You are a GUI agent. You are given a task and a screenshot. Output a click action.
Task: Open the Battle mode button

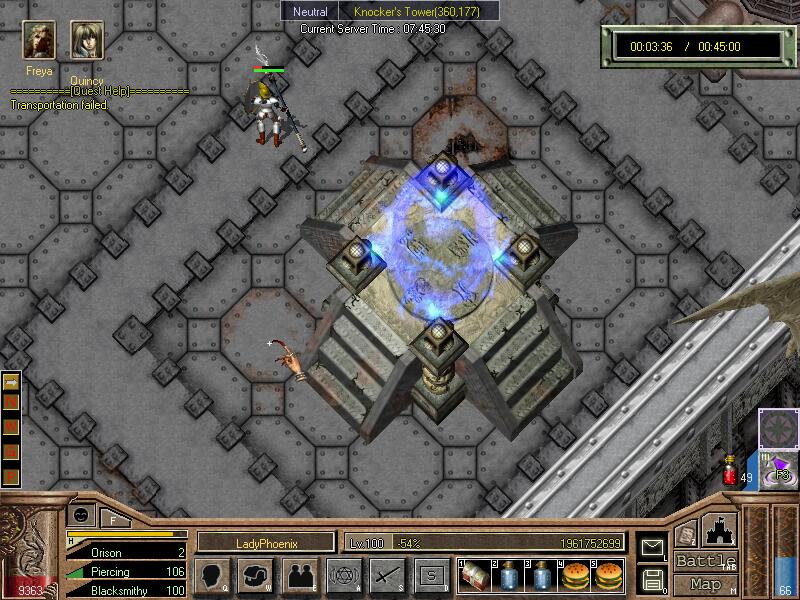tap(706, 562)
